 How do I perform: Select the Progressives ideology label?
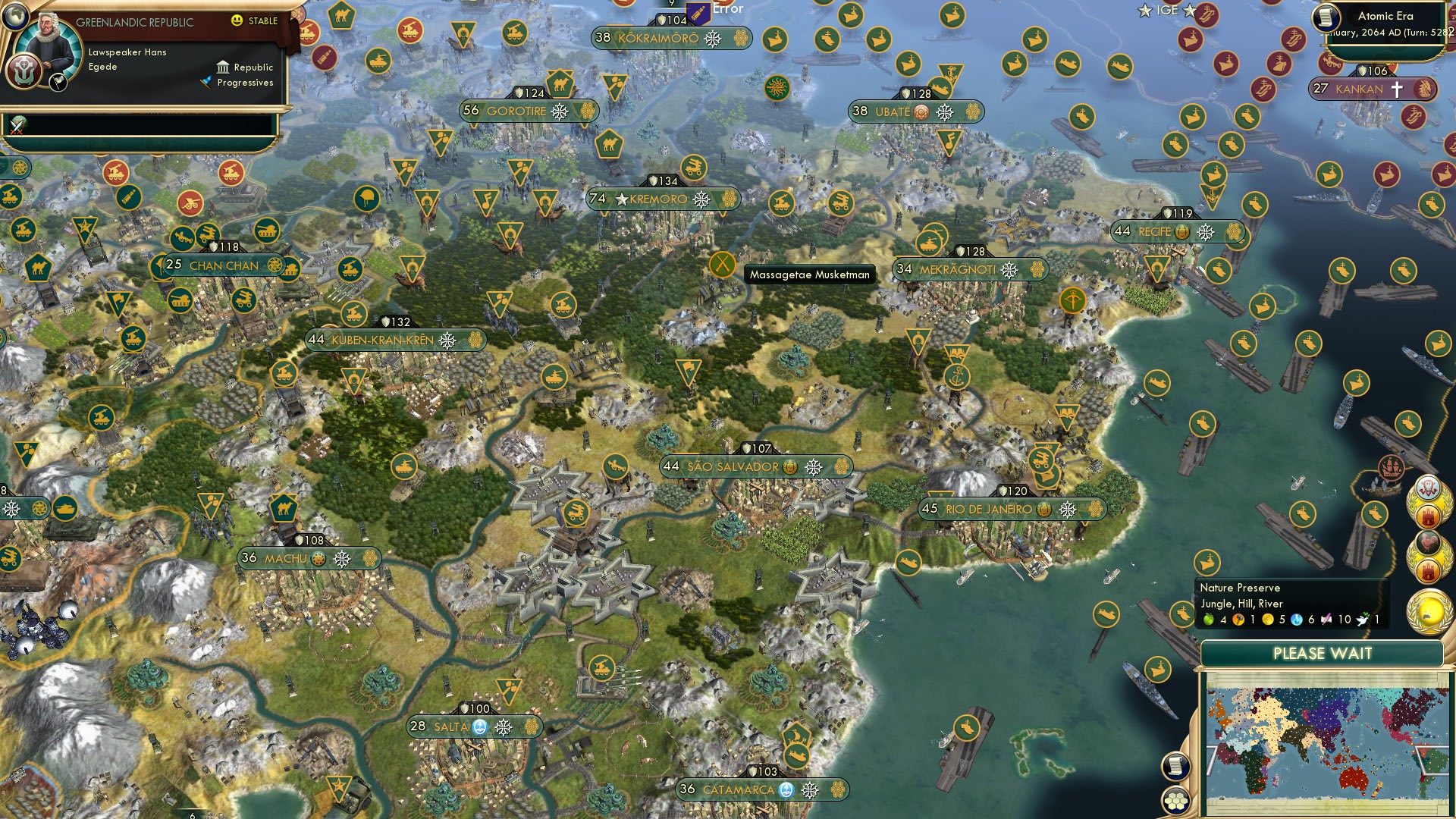[244, 83]
